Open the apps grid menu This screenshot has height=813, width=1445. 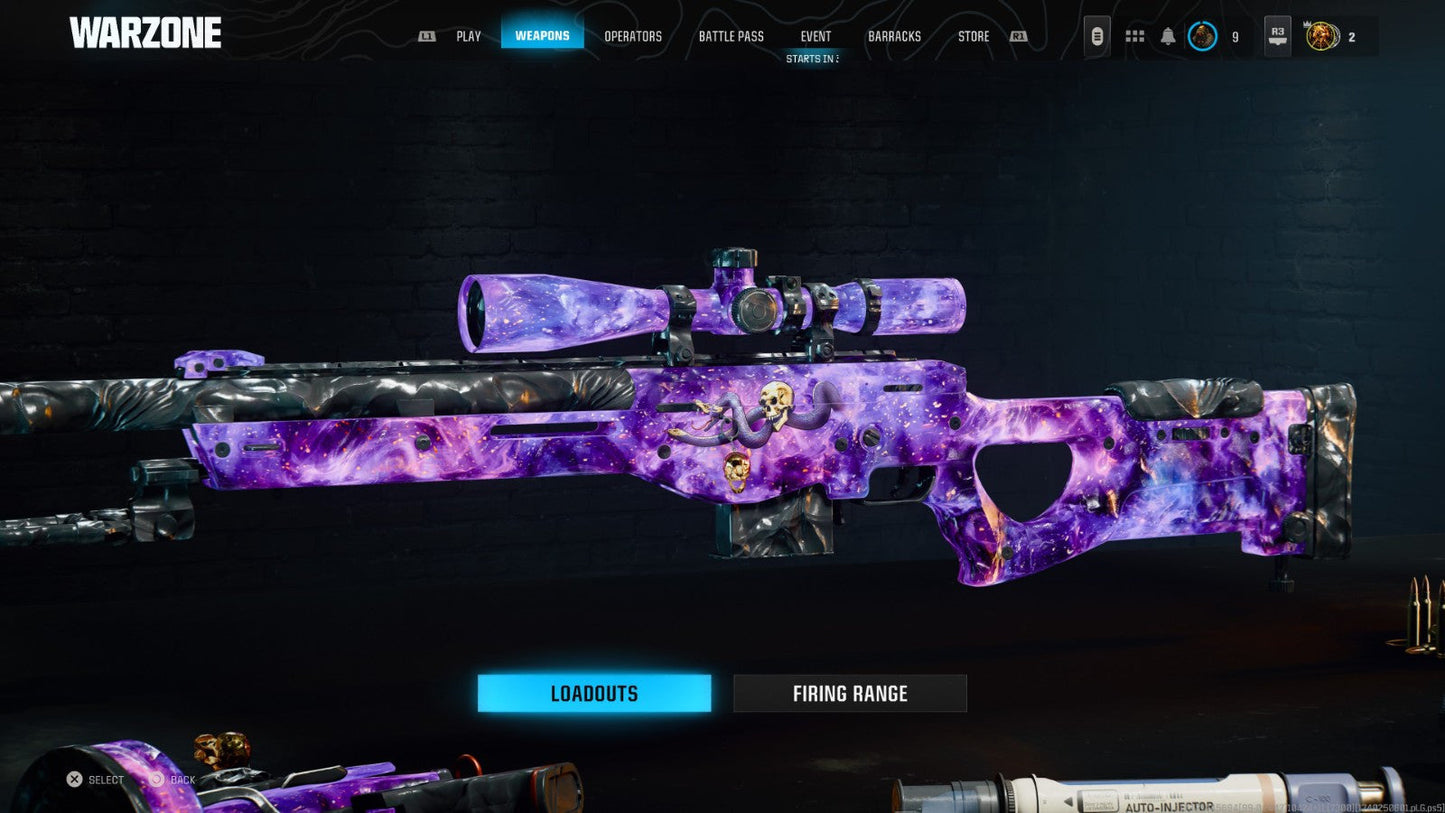[1134, 35]
